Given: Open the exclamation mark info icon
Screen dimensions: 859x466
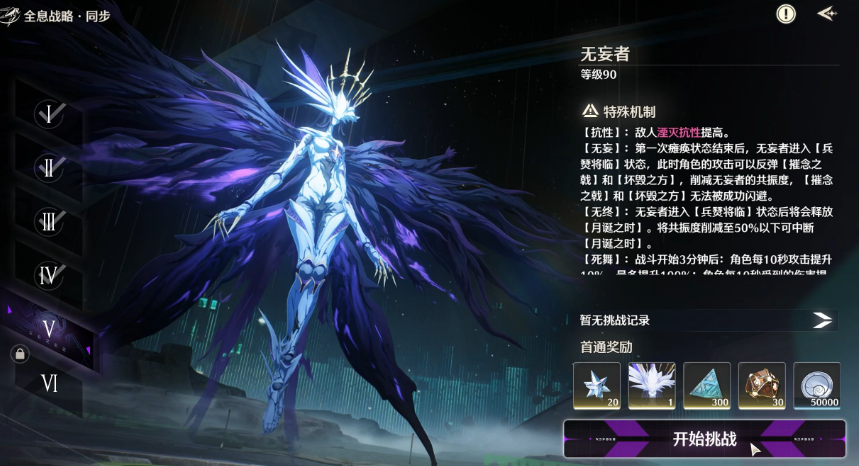Looking at the screenshot, I should [x=786, y=14].
